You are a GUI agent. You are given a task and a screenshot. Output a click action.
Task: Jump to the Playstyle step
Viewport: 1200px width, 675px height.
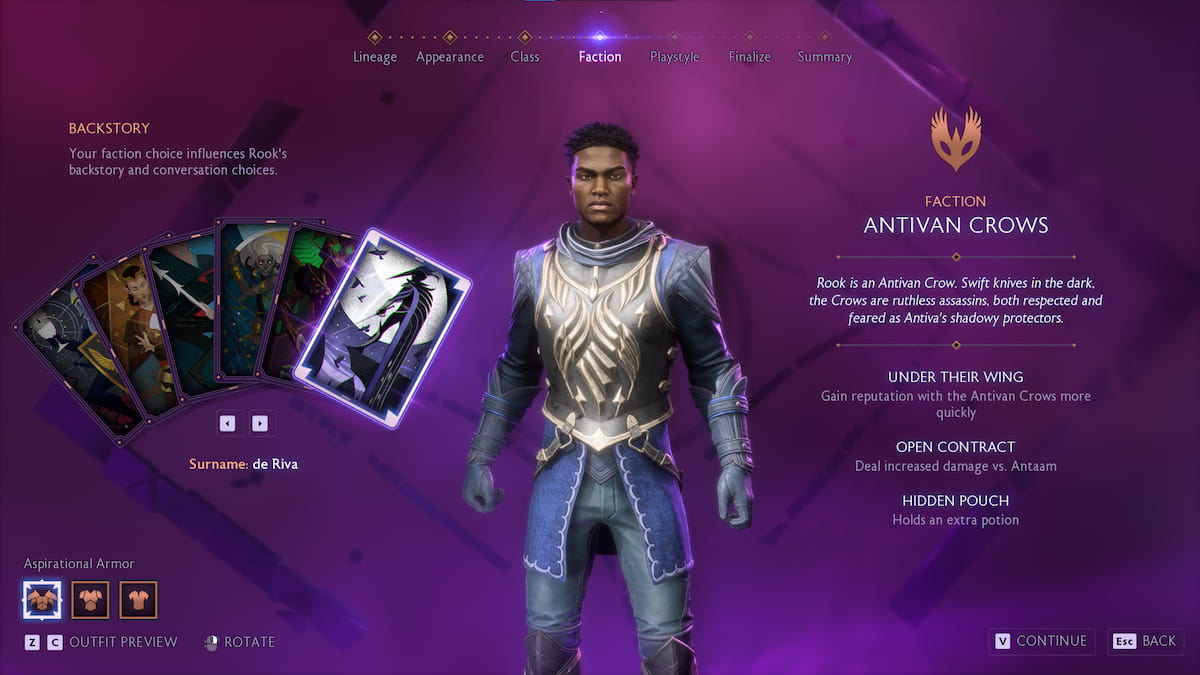click(674, 56)
